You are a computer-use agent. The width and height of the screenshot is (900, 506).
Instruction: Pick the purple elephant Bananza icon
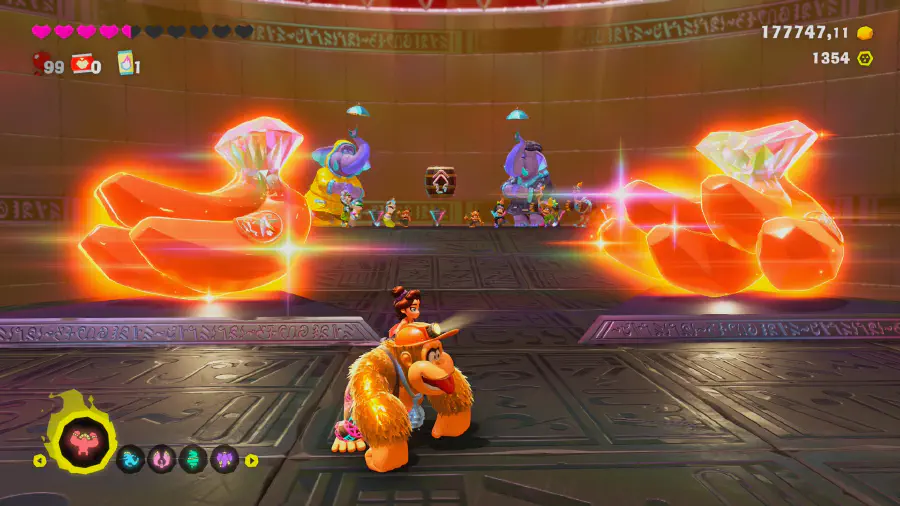click(x=224, y=460)
